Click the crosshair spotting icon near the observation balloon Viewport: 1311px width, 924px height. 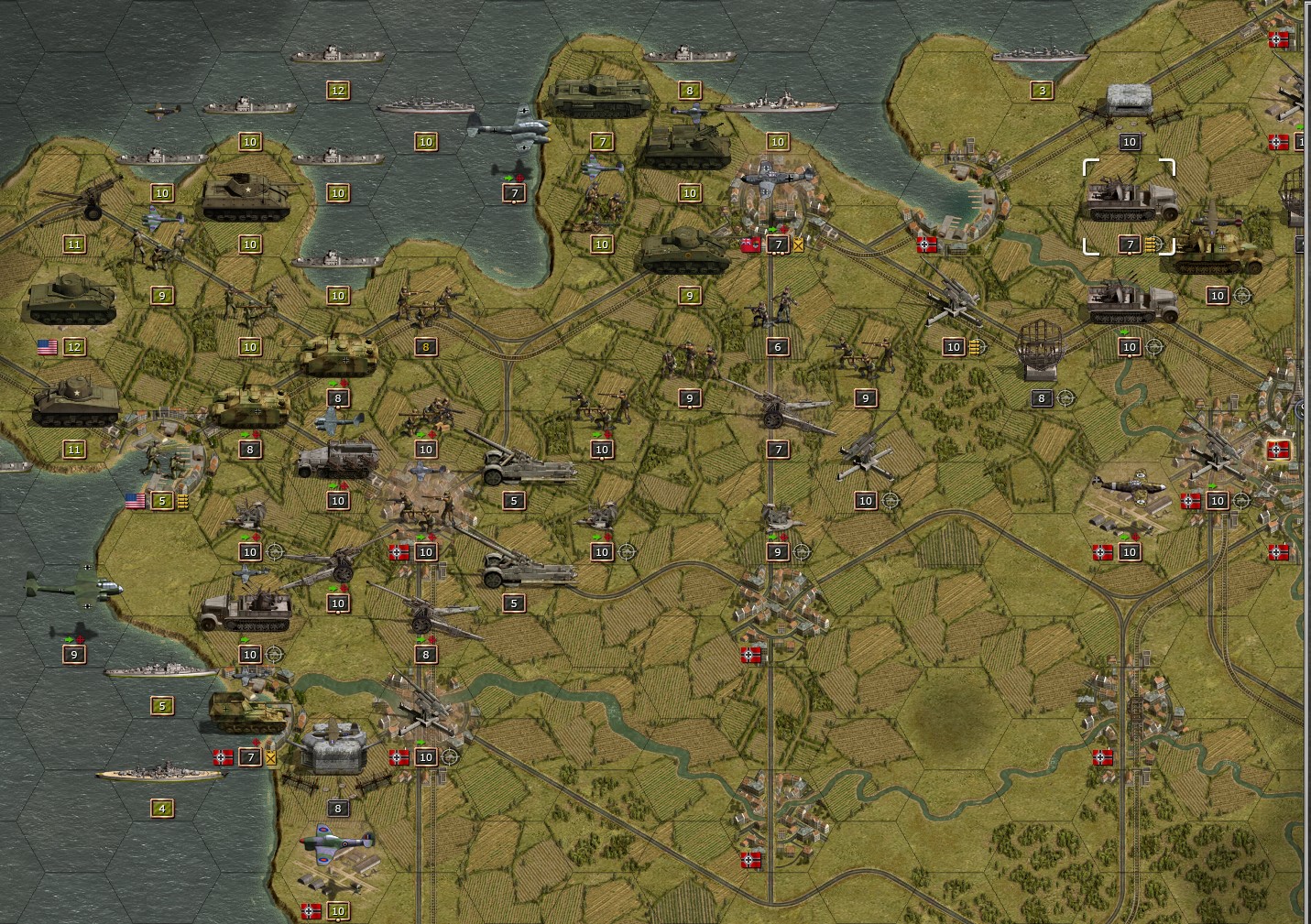click(1064, 398)
